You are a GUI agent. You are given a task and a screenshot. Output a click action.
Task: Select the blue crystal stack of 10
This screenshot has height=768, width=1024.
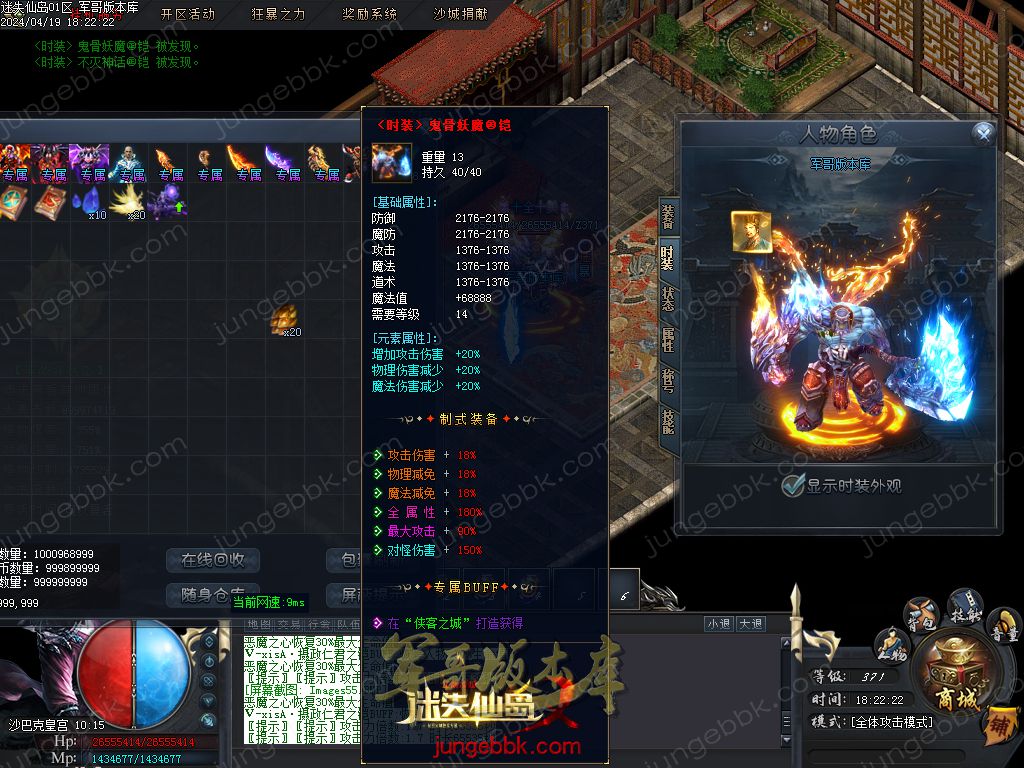pos(90,202)
